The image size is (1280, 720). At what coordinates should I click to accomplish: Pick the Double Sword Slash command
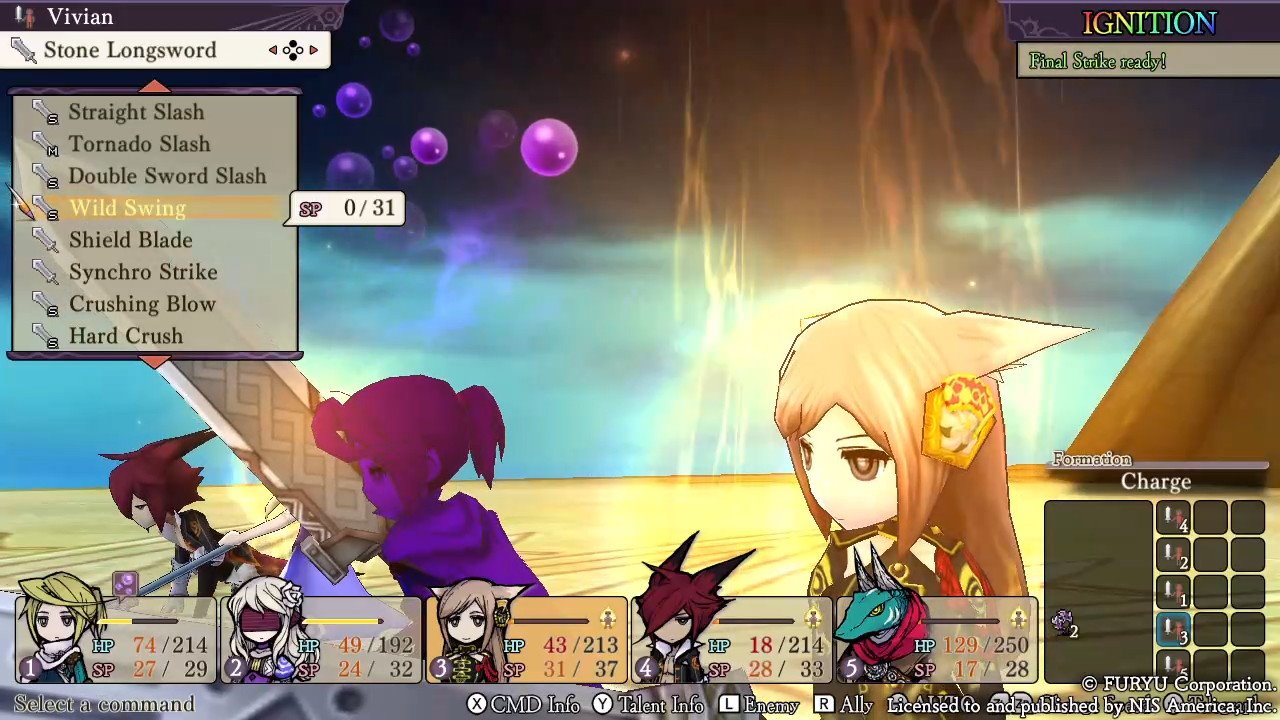coord(167,176)
